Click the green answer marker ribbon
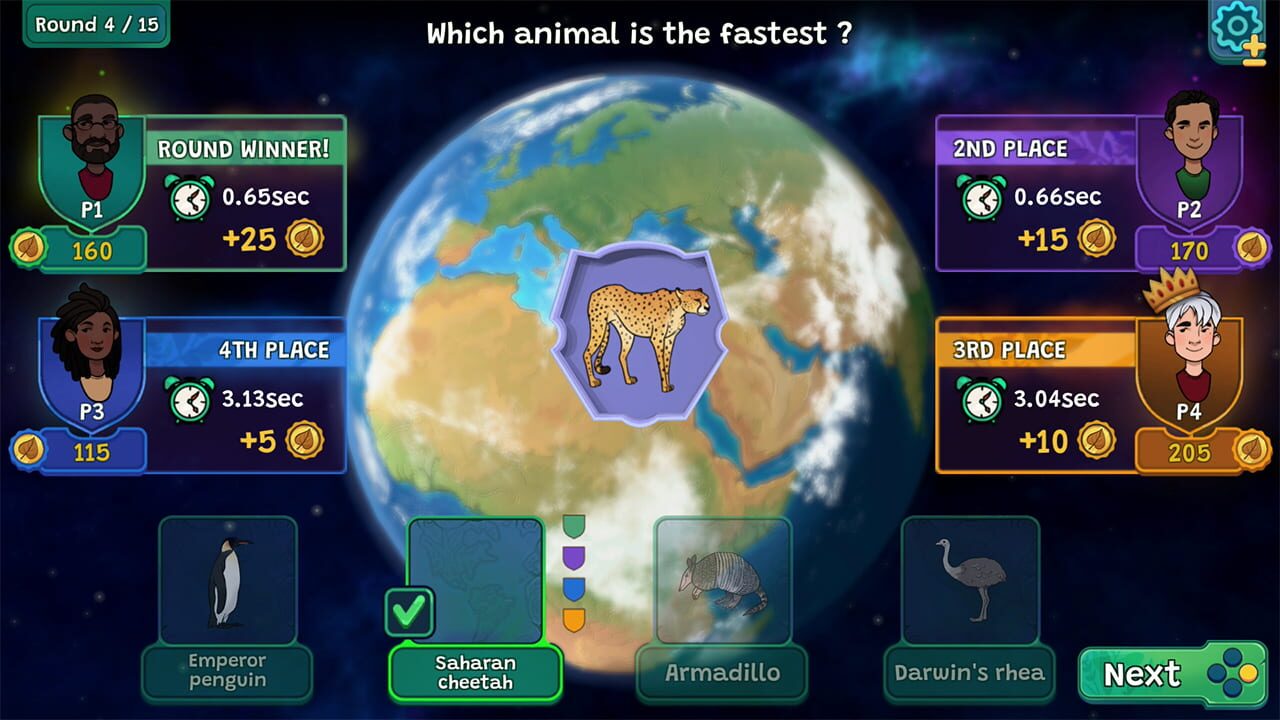This screenshot has width=1280, height=720. tap(573, 525)
